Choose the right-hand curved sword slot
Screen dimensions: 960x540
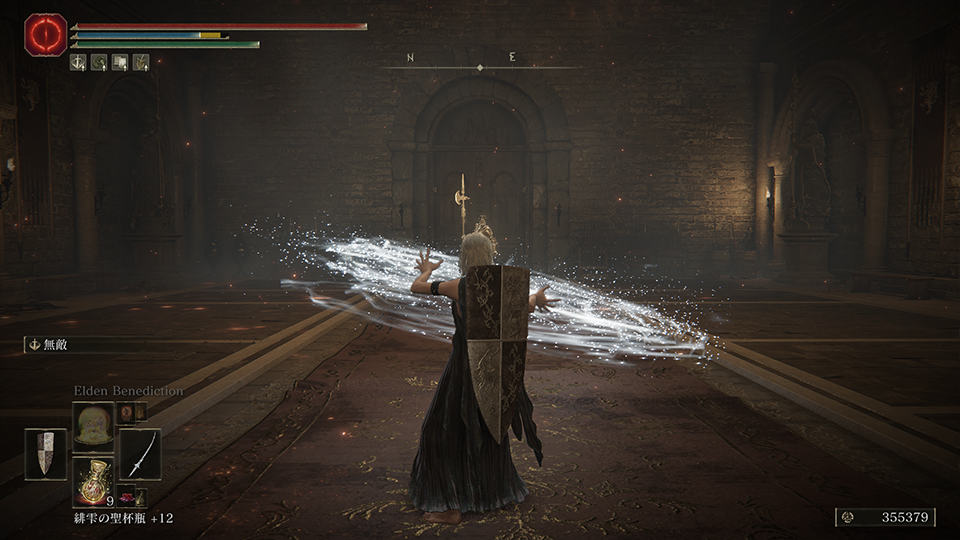pyautogui.click(x=140, y=454)
